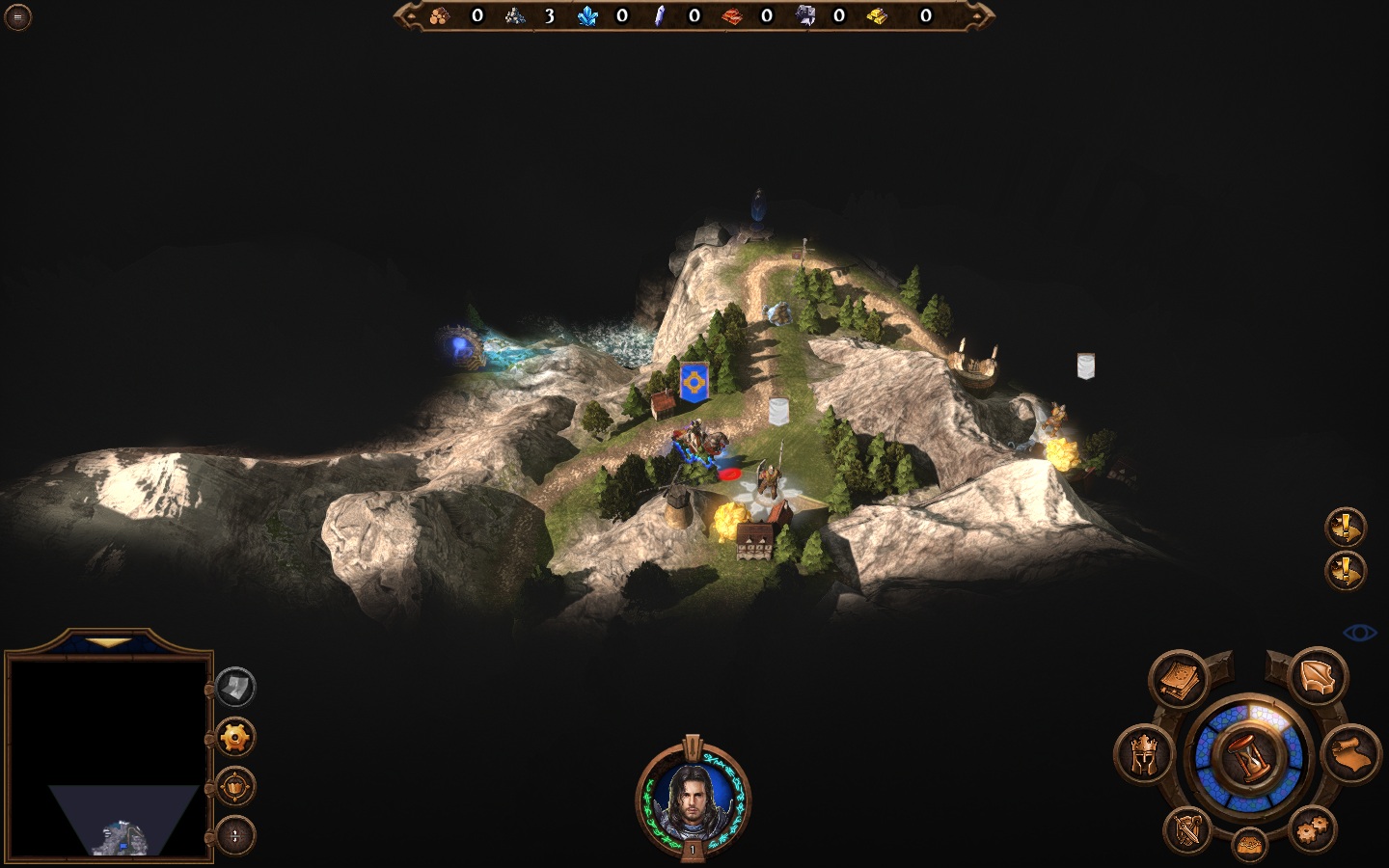Open the gears options button

coord(1312,828)
